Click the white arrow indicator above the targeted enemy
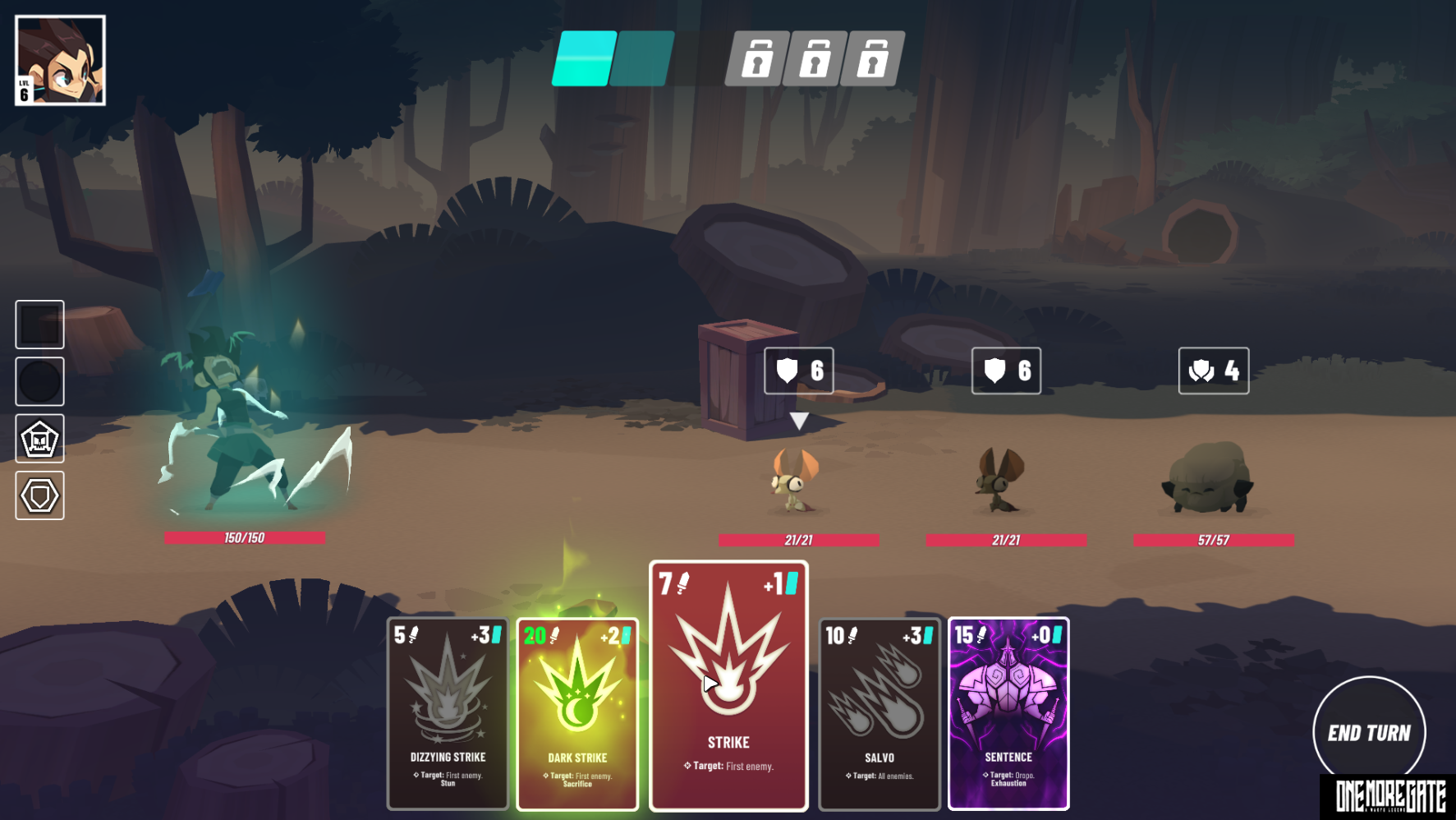The height and width of the screenshot is (820, 1456). (x=797, y=421)
